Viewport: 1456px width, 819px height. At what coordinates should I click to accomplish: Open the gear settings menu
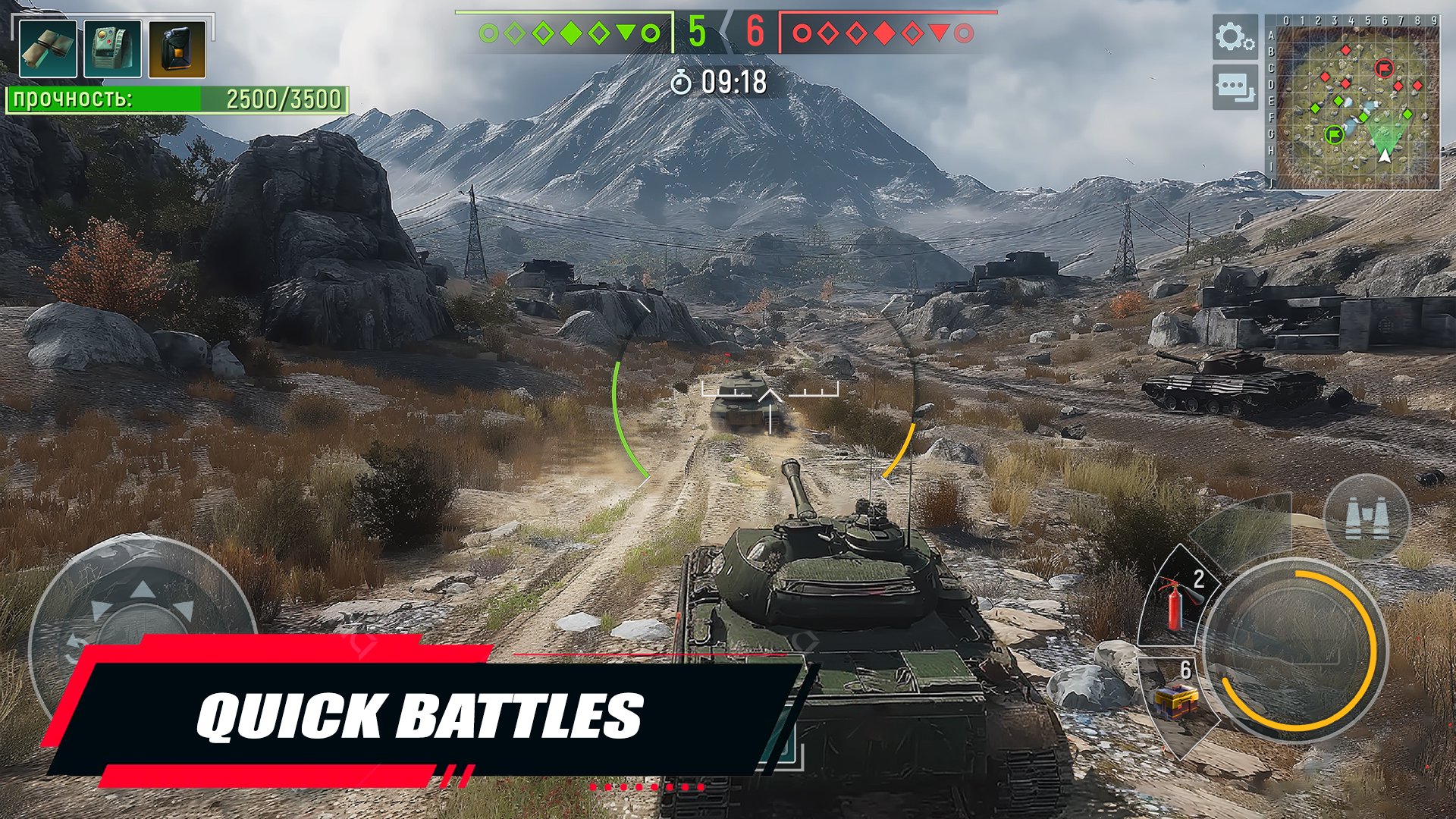click(x=1234, y=36)
